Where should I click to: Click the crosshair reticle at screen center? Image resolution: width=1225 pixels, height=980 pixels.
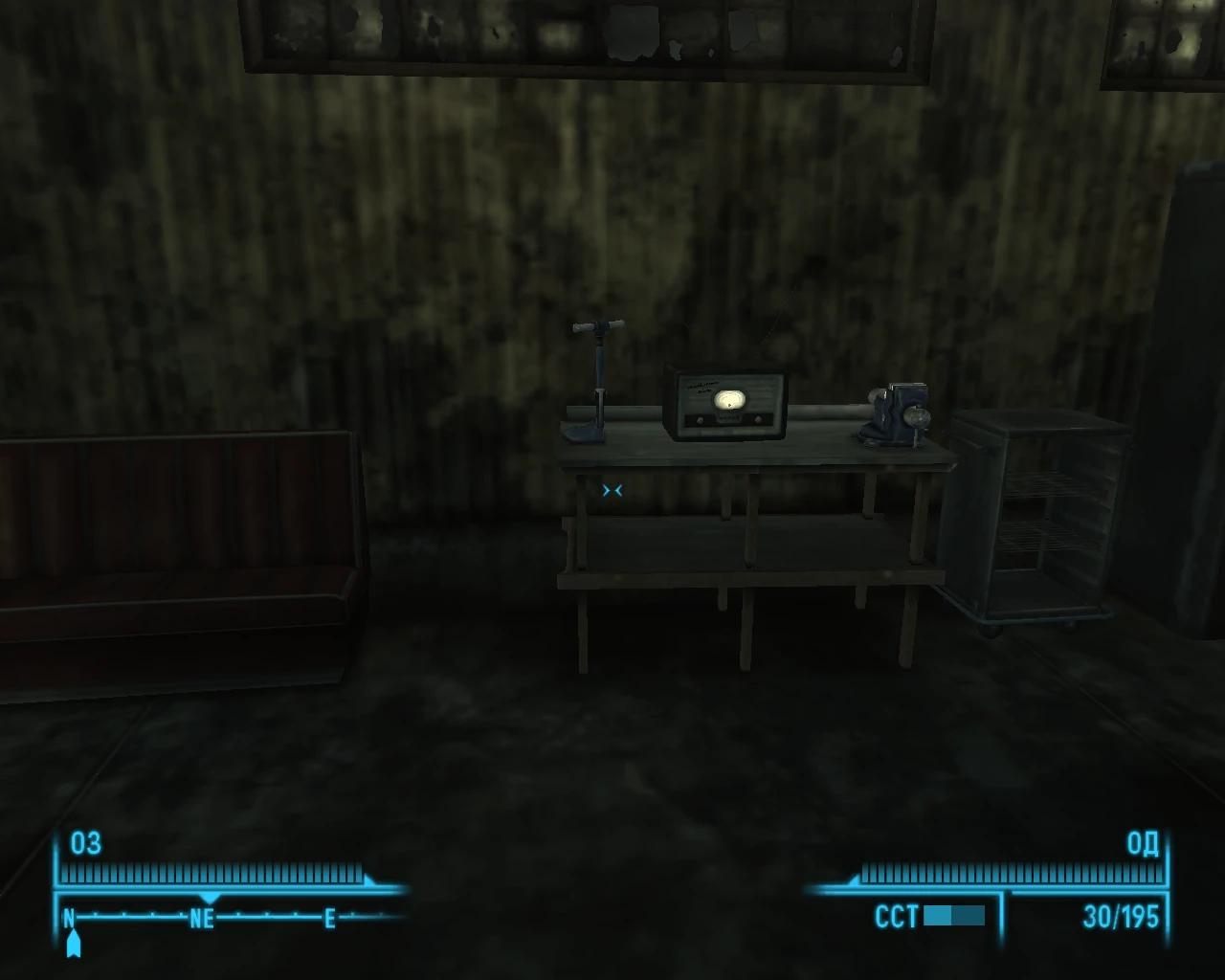612,490
